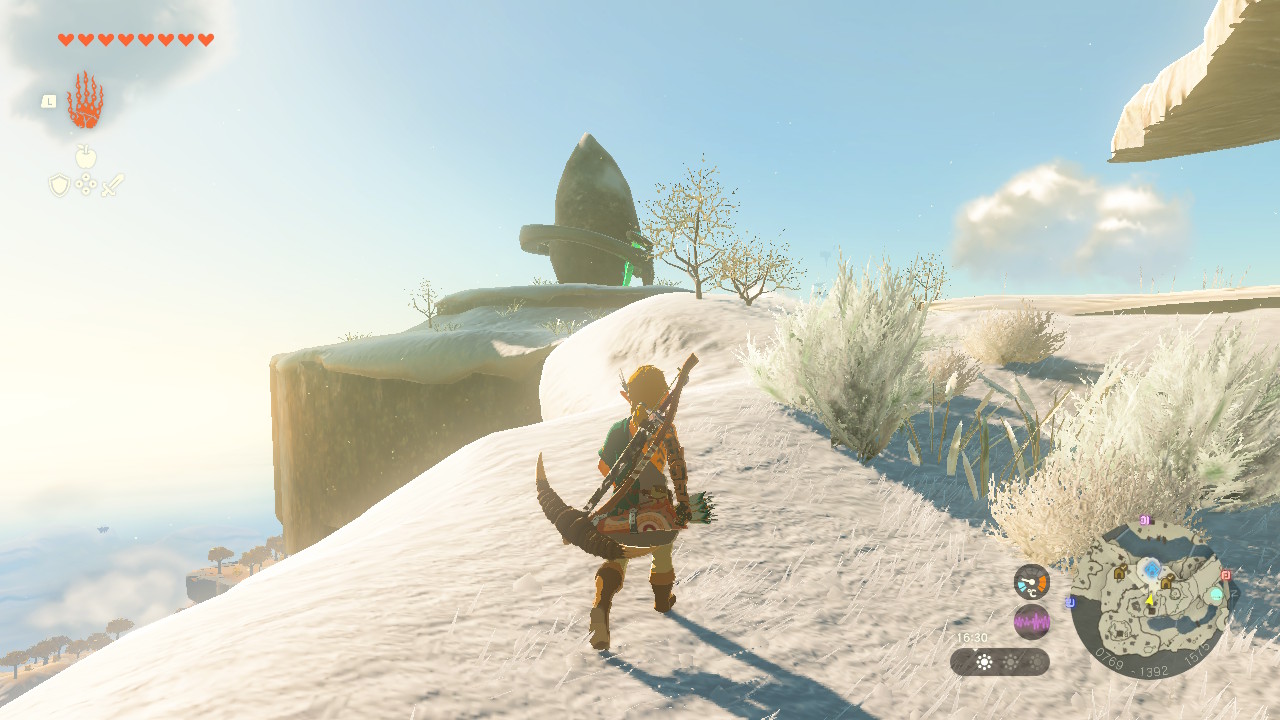Click the purple marker at the minimap's top
Image resolution: width=1280 pixels, height=720 pixels.
1144,520
